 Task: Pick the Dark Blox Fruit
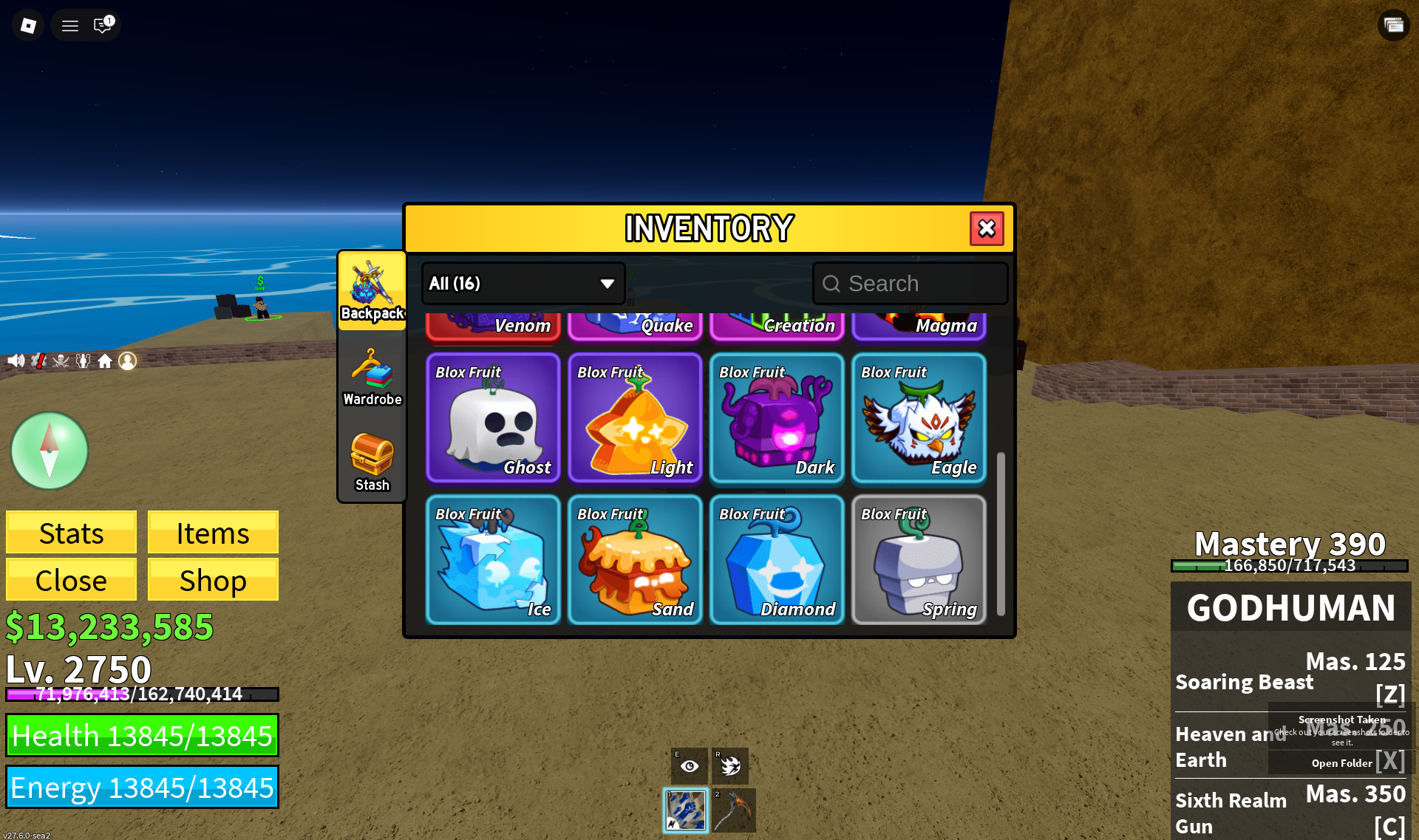coord(777,417)
